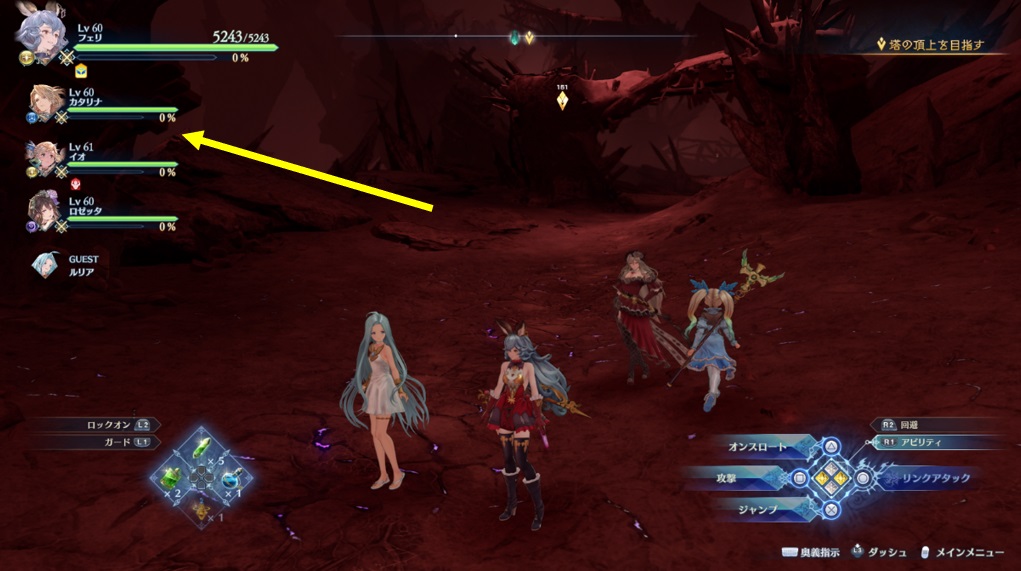Use the green potion bottle slot
This screenshot has width=1021, height=571.
click(x=170, y=477)
